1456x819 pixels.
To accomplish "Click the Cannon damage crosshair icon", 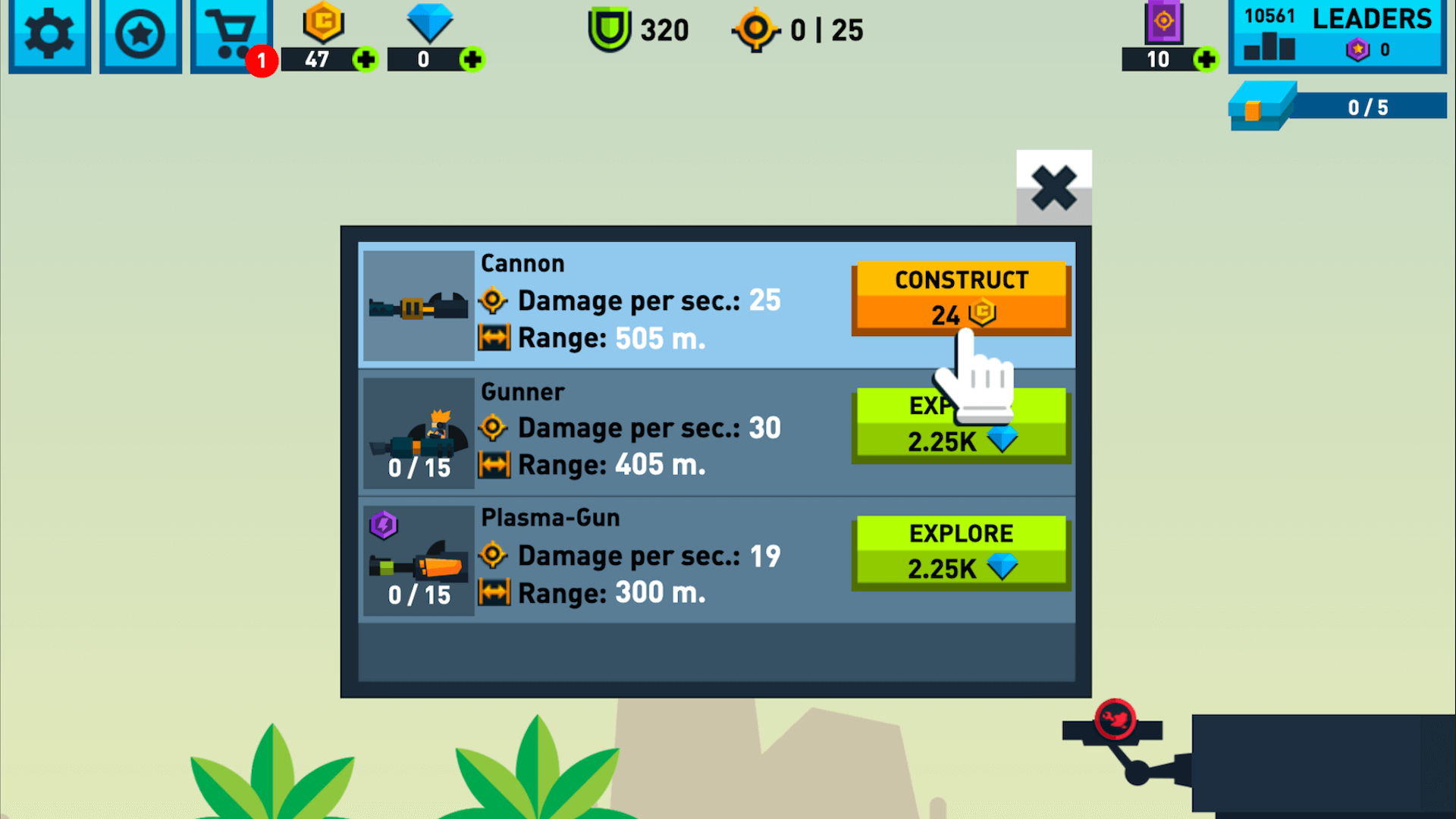I will [494, 300].
